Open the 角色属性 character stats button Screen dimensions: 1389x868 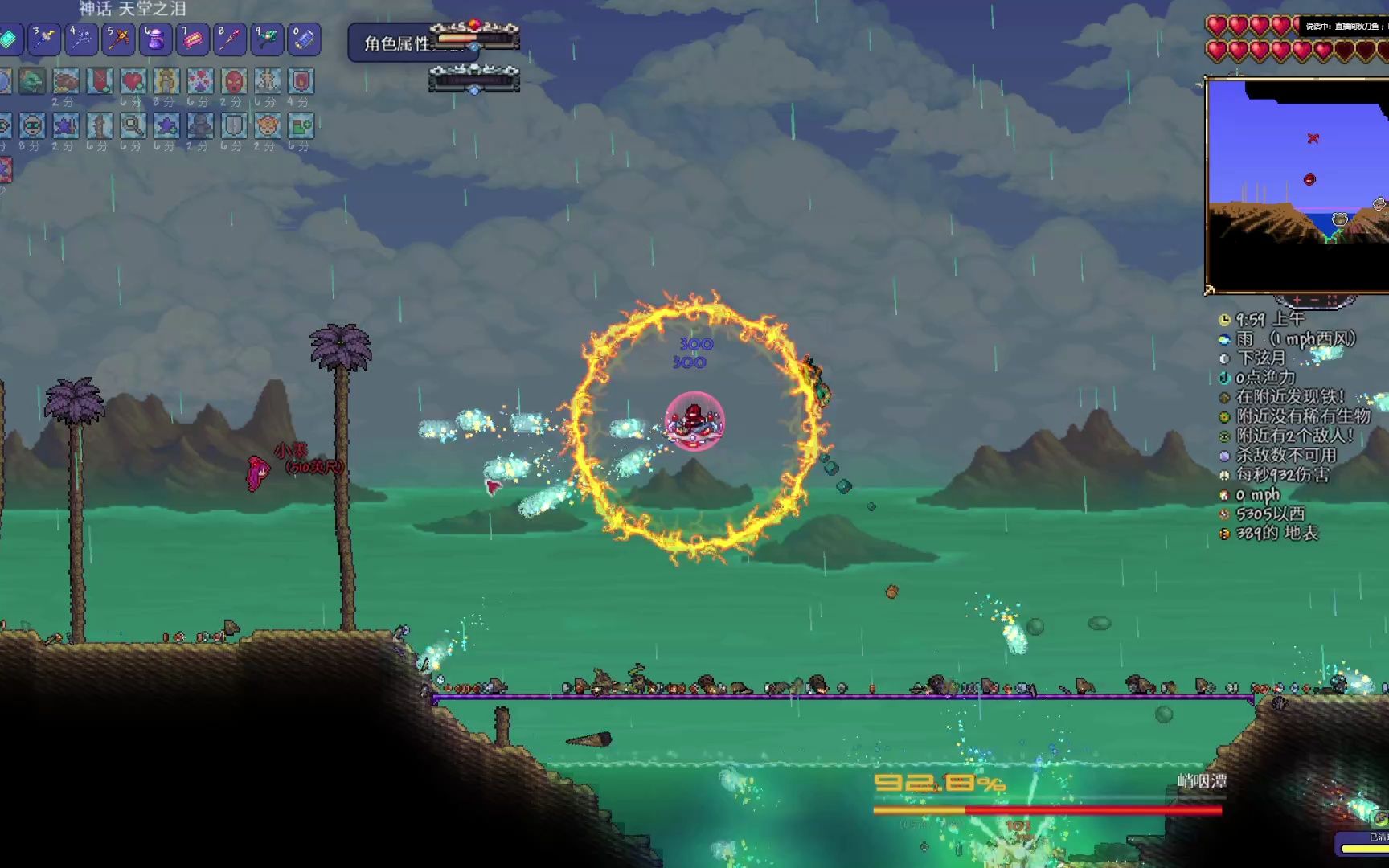396,43
